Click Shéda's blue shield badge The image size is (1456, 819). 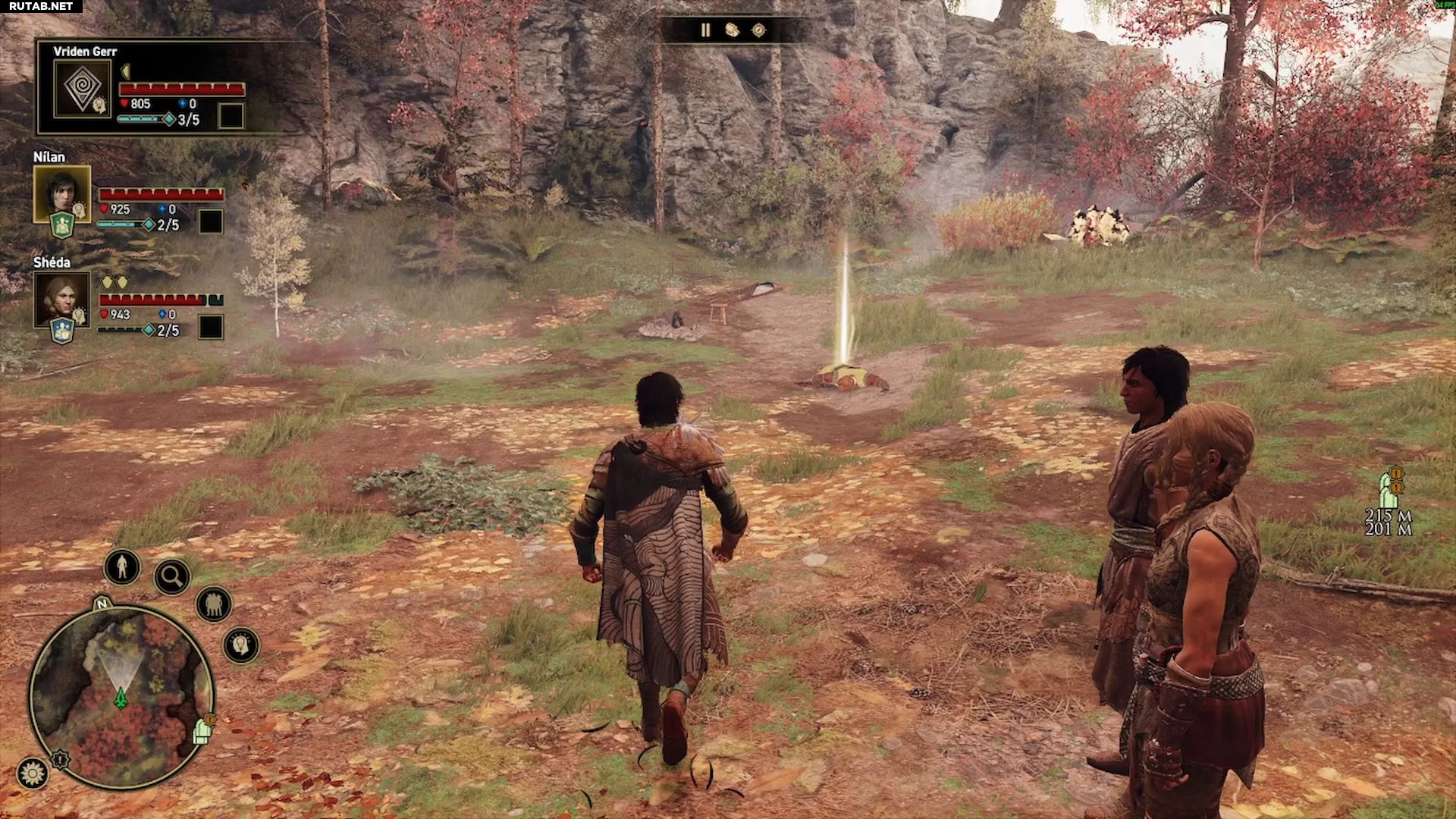point(61,331)
